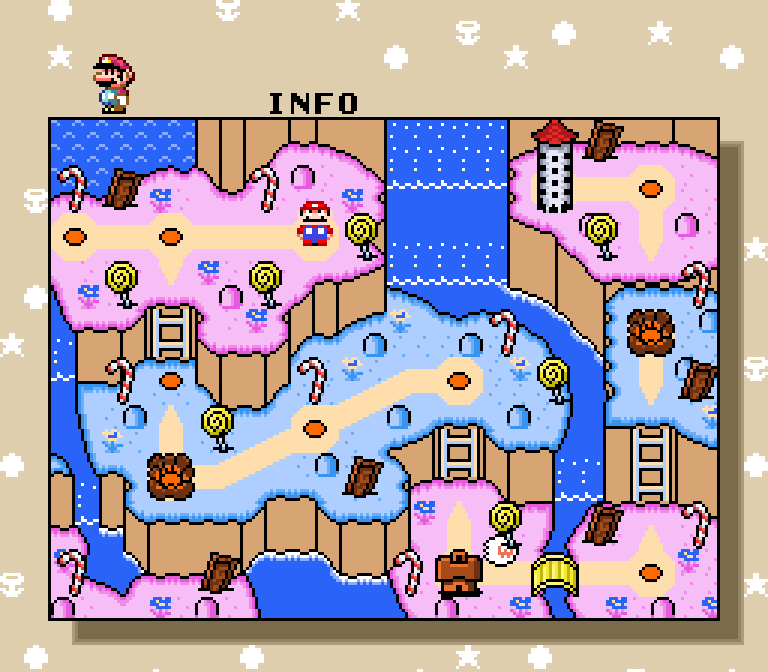768x672 pixels.
Task: Select the red-roofed tower level
Action: 555,166
